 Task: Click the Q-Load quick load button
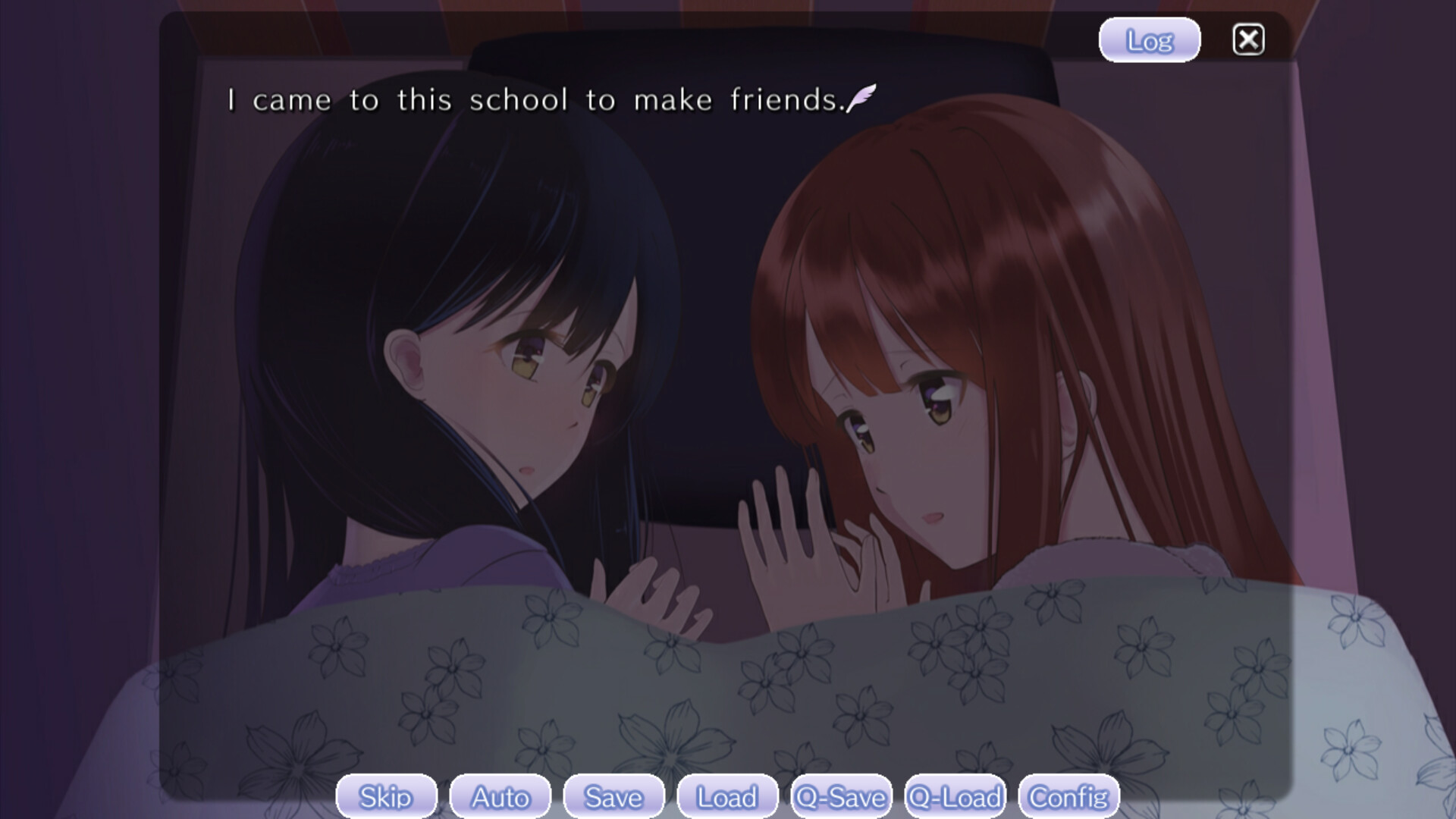coord(955,797)
